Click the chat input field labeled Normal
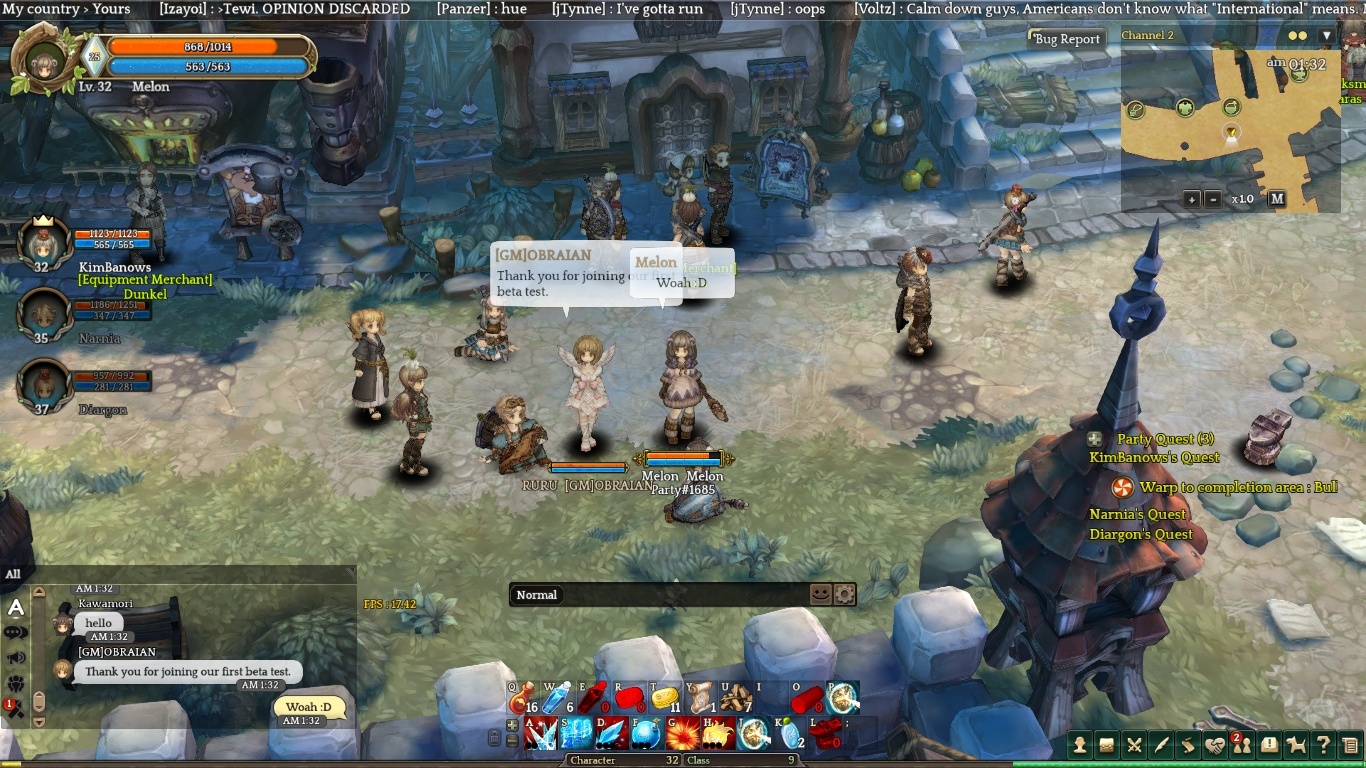The image size is (1366, 768). pos(660,595)
